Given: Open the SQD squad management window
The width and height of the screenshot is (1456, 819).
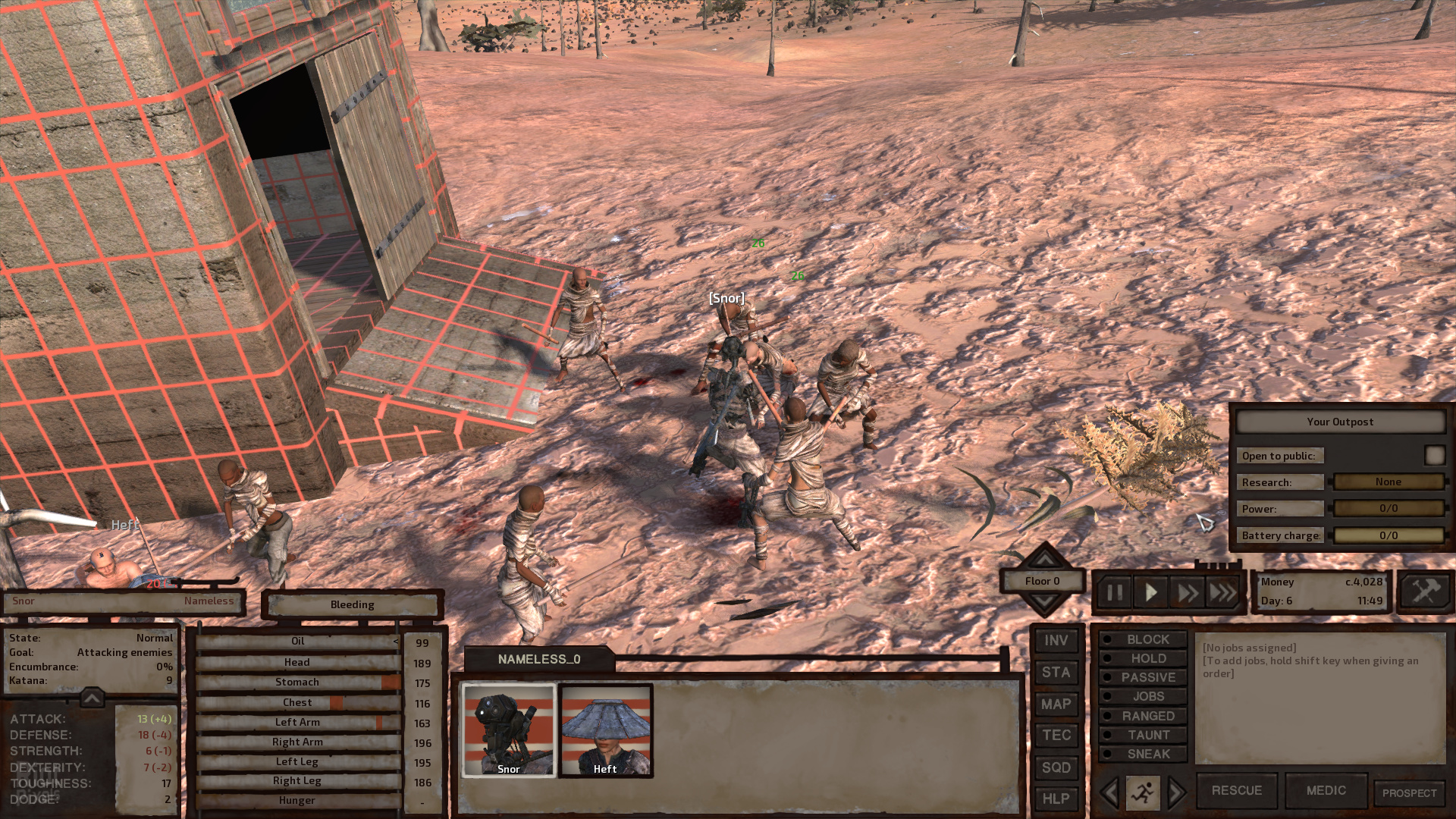Looking at the screenshot, I should (1056, 767).
